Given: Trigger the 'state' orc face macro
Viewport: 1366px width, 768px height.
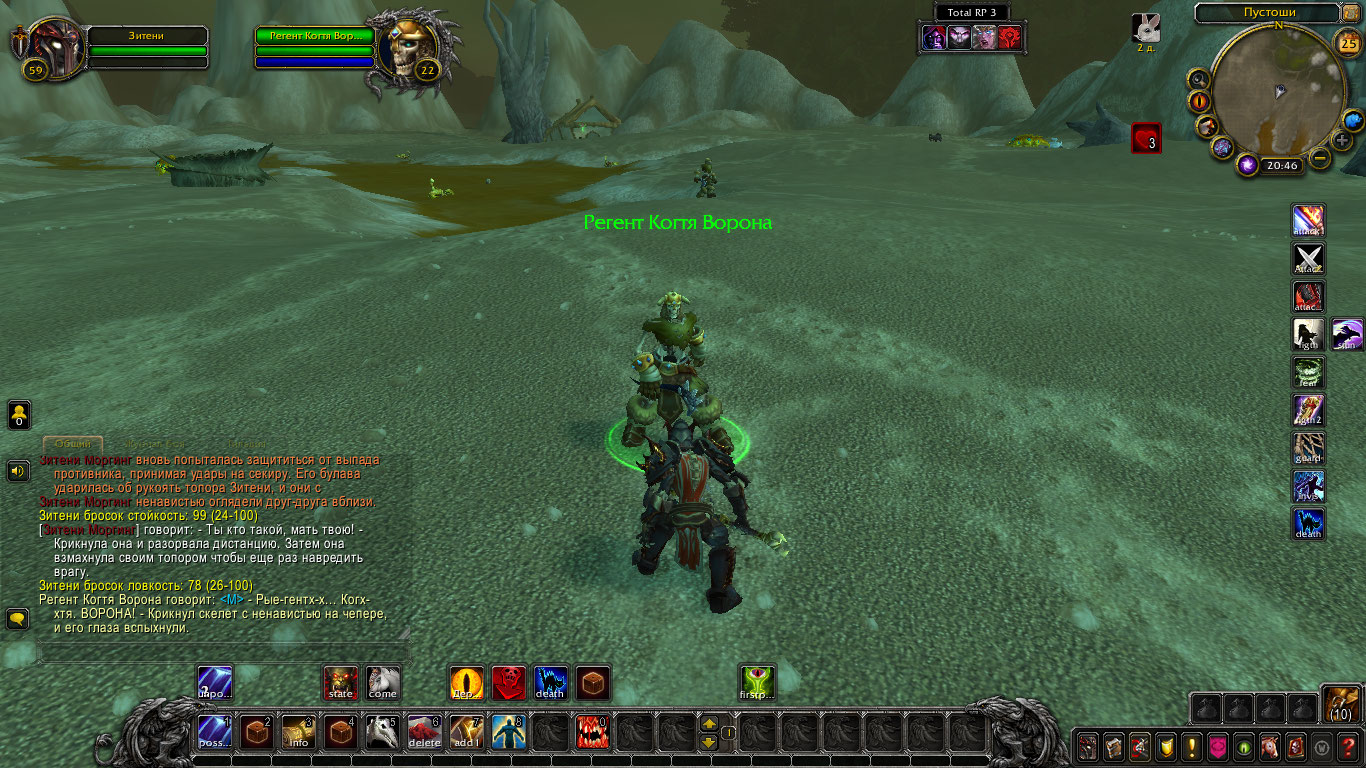Looking at the screenshot, I should pos(341,683).
